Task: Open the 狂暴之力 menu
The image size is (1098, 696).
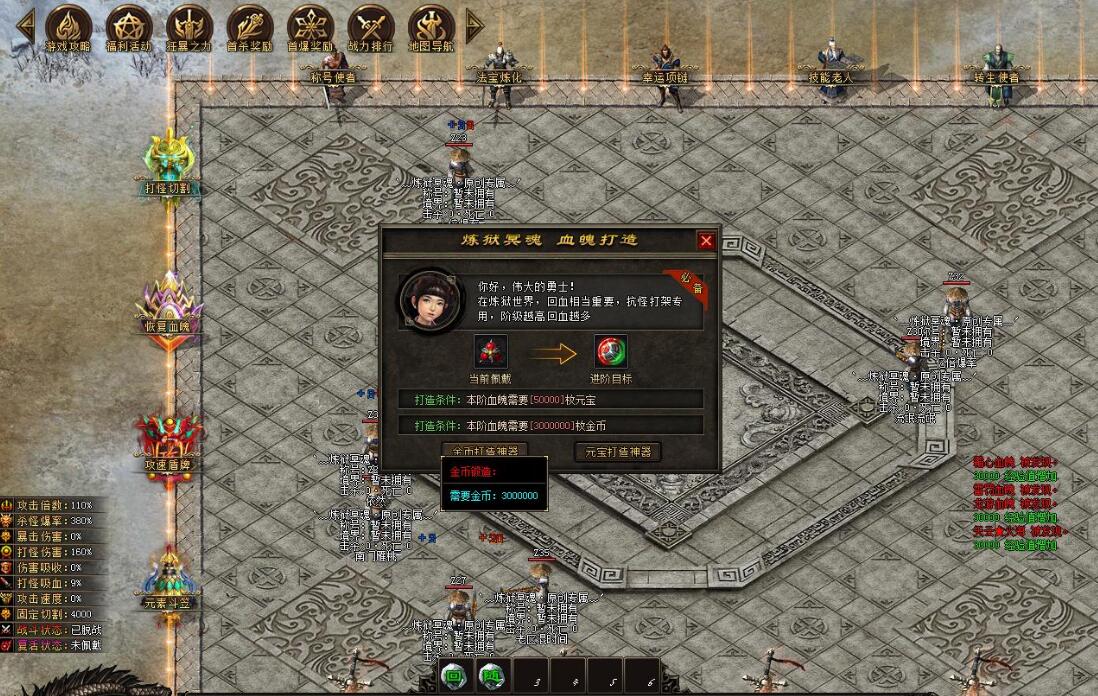Action: [190, 27]
